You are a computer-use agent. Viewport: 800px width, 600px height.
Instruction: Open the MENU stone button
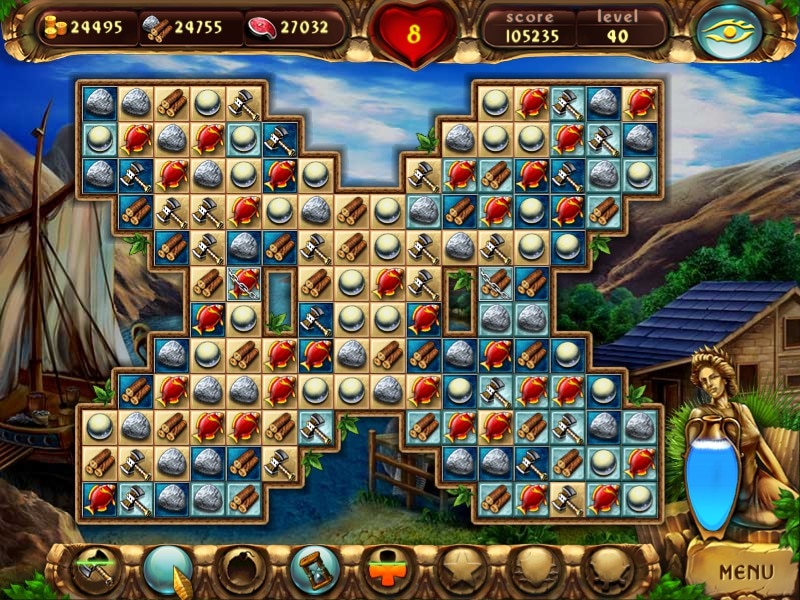(746, 573)
